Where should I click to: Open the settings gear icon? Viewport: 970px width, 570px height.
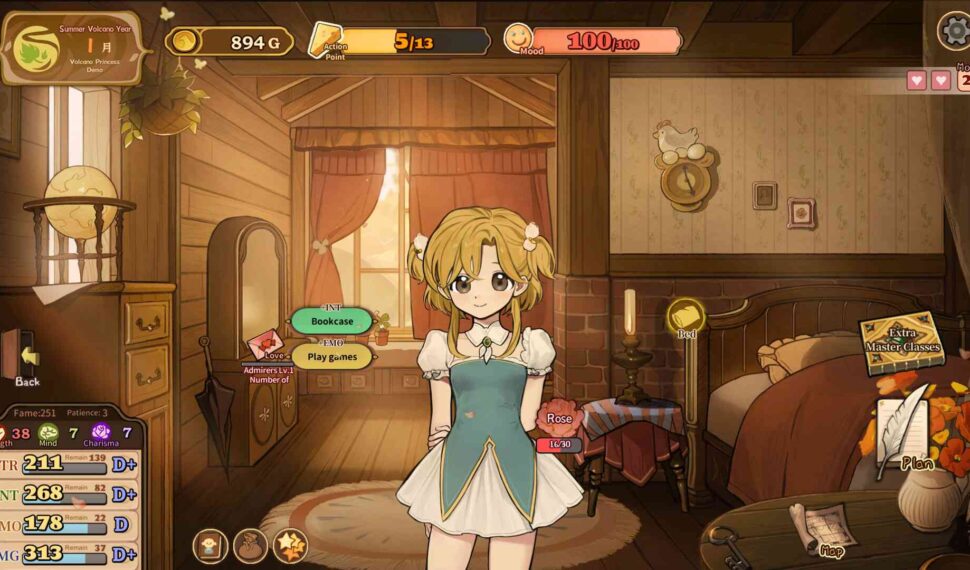pyautogui.click(x=954, y=31)
